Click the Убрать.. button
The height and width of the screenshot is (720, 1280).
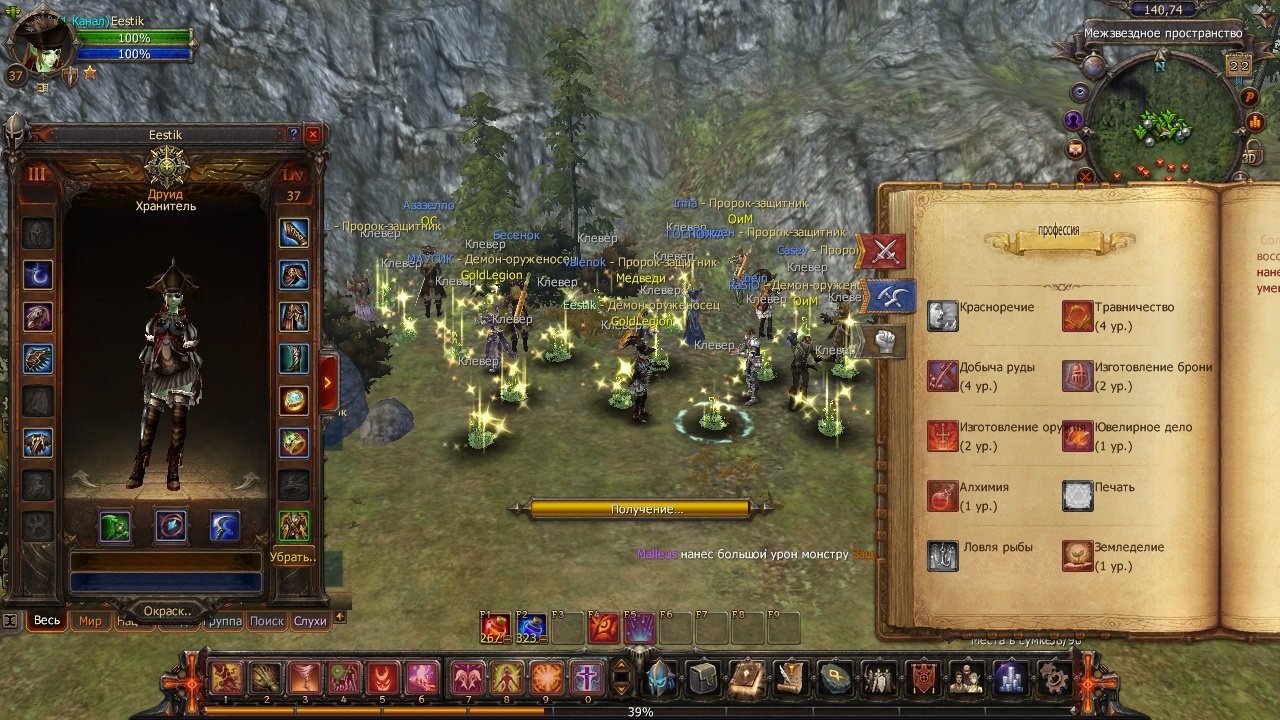click(x=293, y=557)
